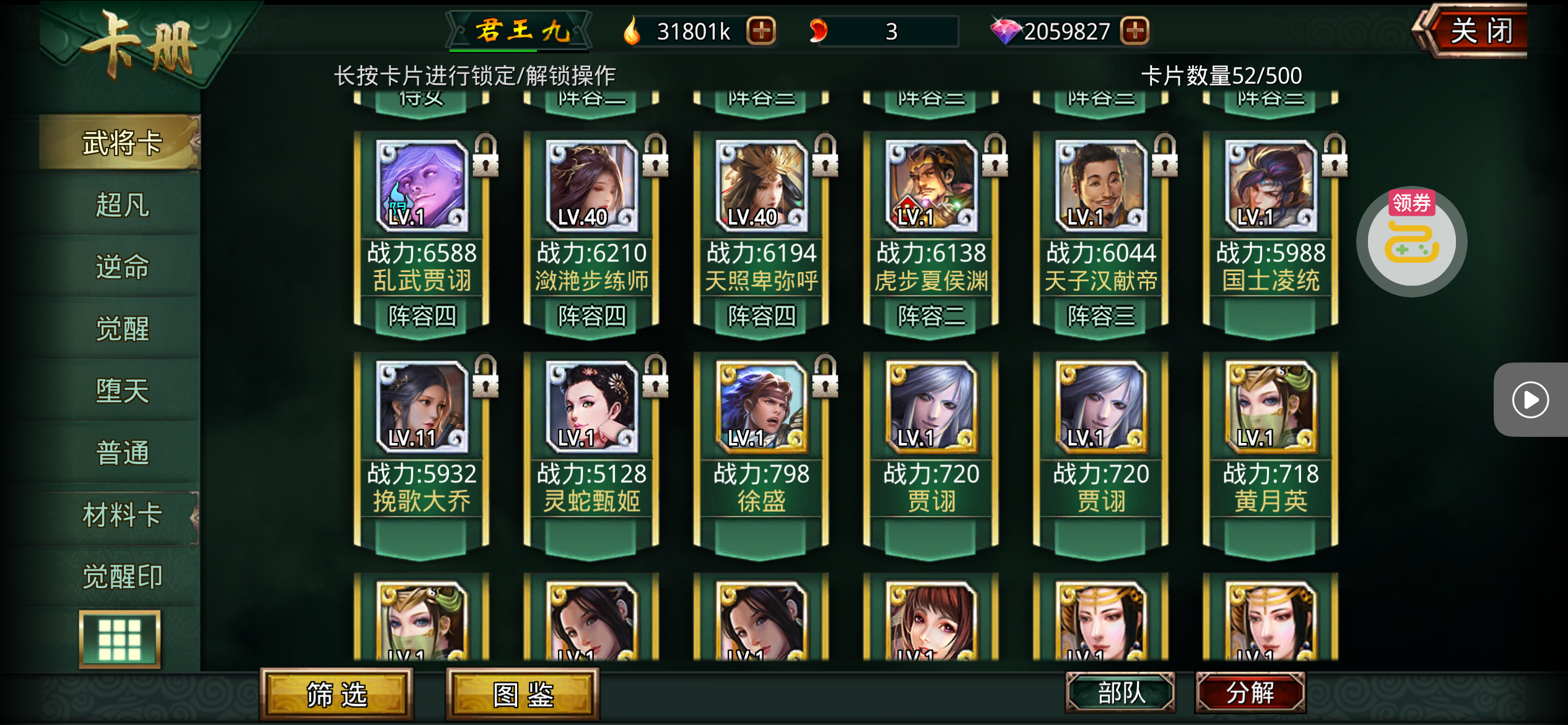Select the 超凡 category
Viewport: 1568px width, 725px height.
pyautogui.click(x=121, y=204)
